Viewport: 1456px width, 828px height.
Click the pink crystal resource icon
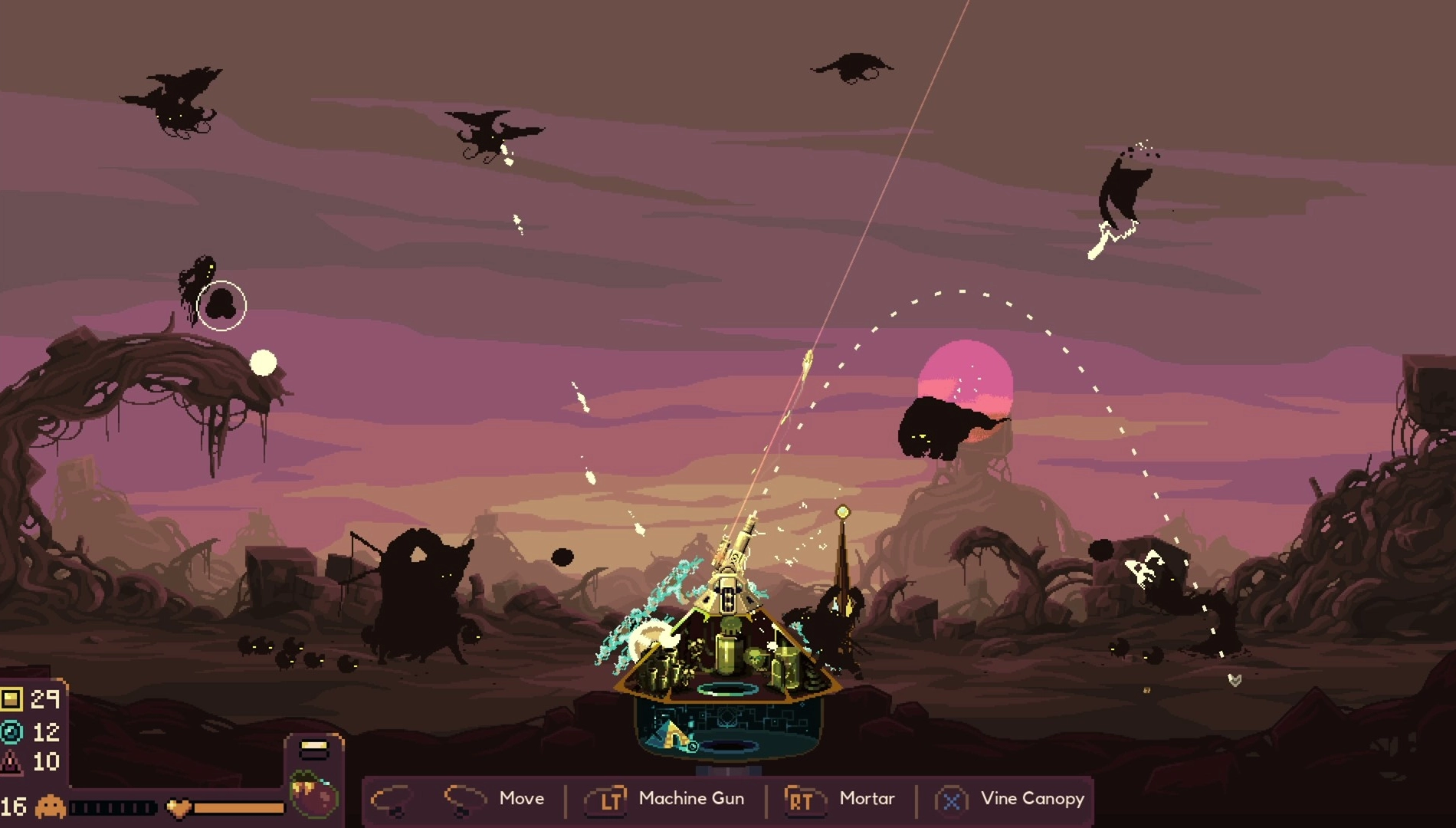10,763
